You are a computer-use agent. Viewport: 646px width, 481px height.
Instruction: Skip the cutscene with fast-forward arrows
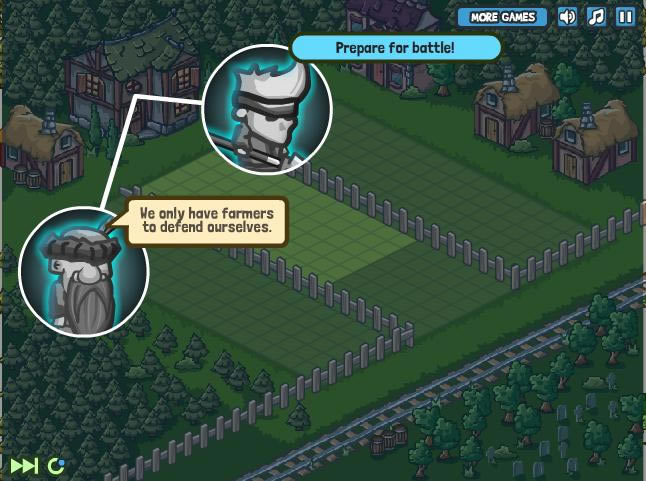coord(24,465)
